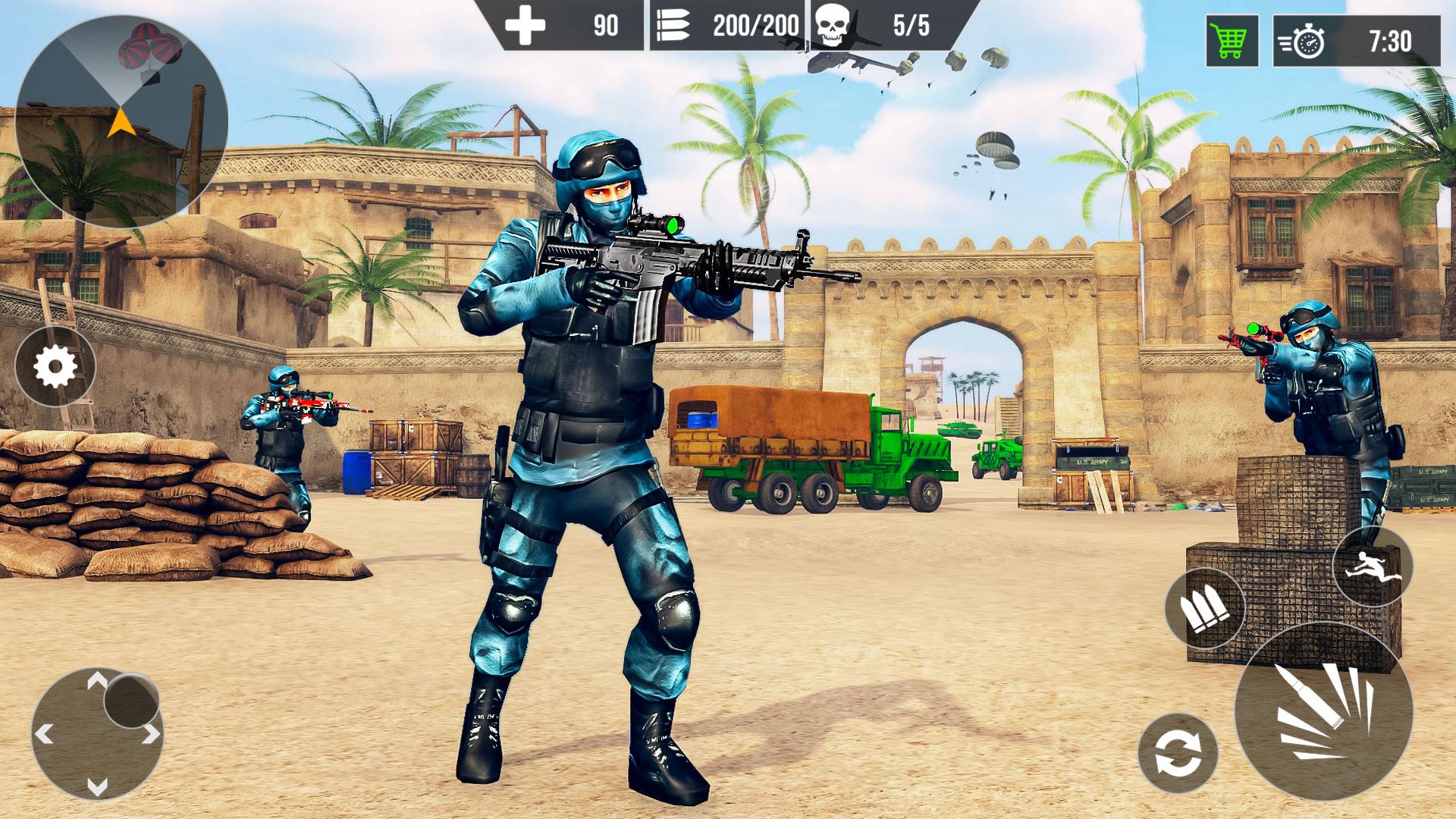This screenshot has width=1456, height=819.
Task: Activate the jump running-figure button
Action: 1372,566
